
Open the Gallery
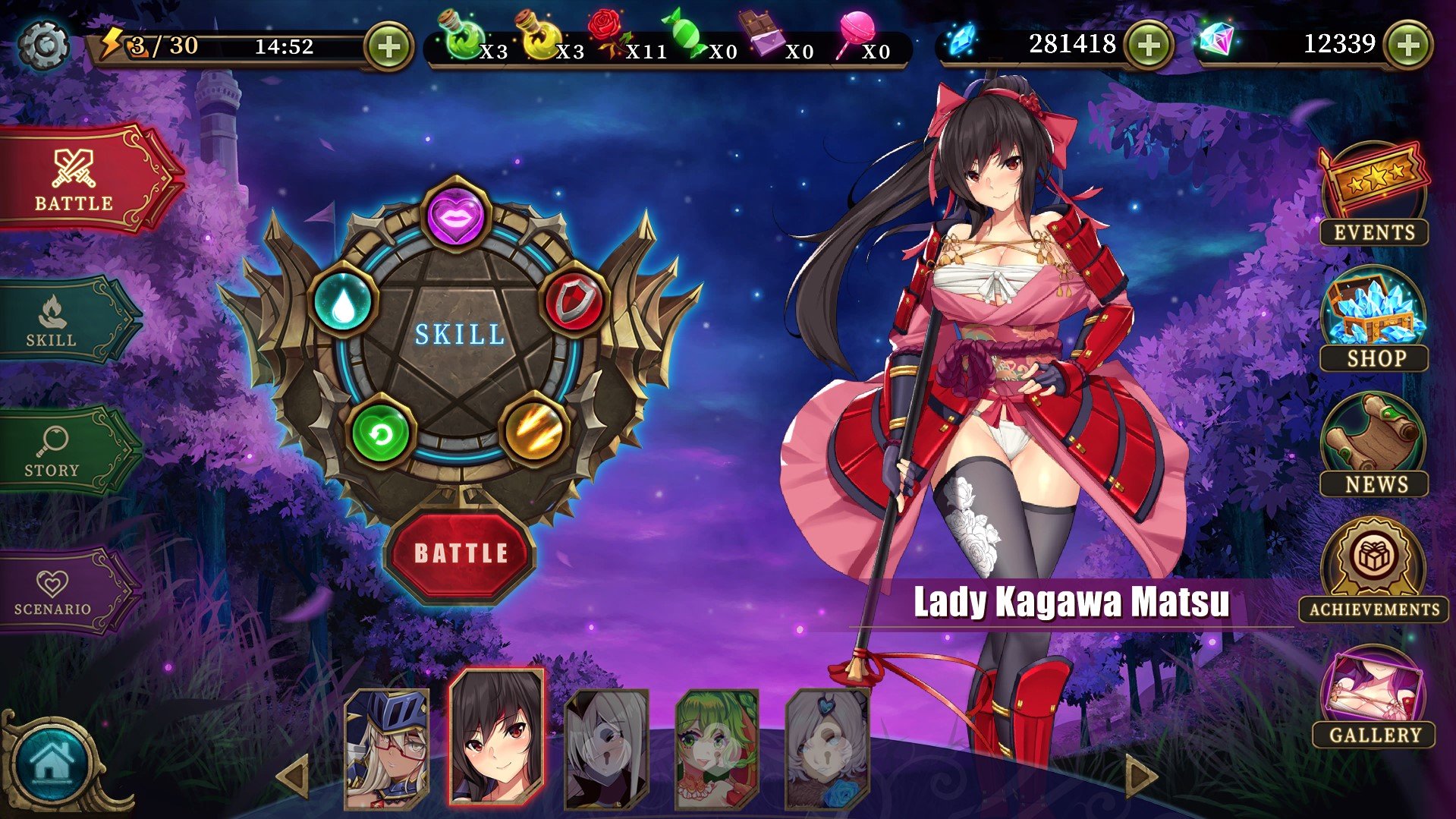[1374, 698]
